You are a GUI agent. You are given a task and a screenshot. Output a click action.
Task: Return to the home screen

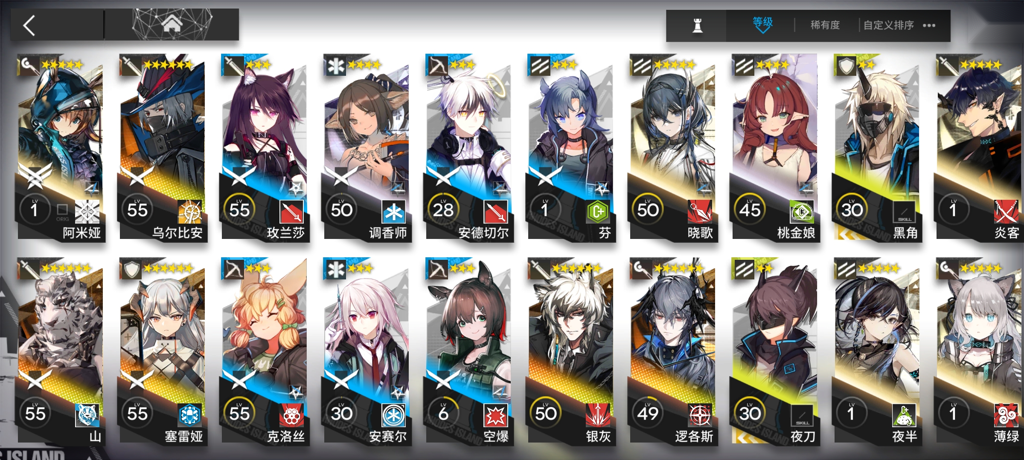pyautogui.click(x=171, y=25)
